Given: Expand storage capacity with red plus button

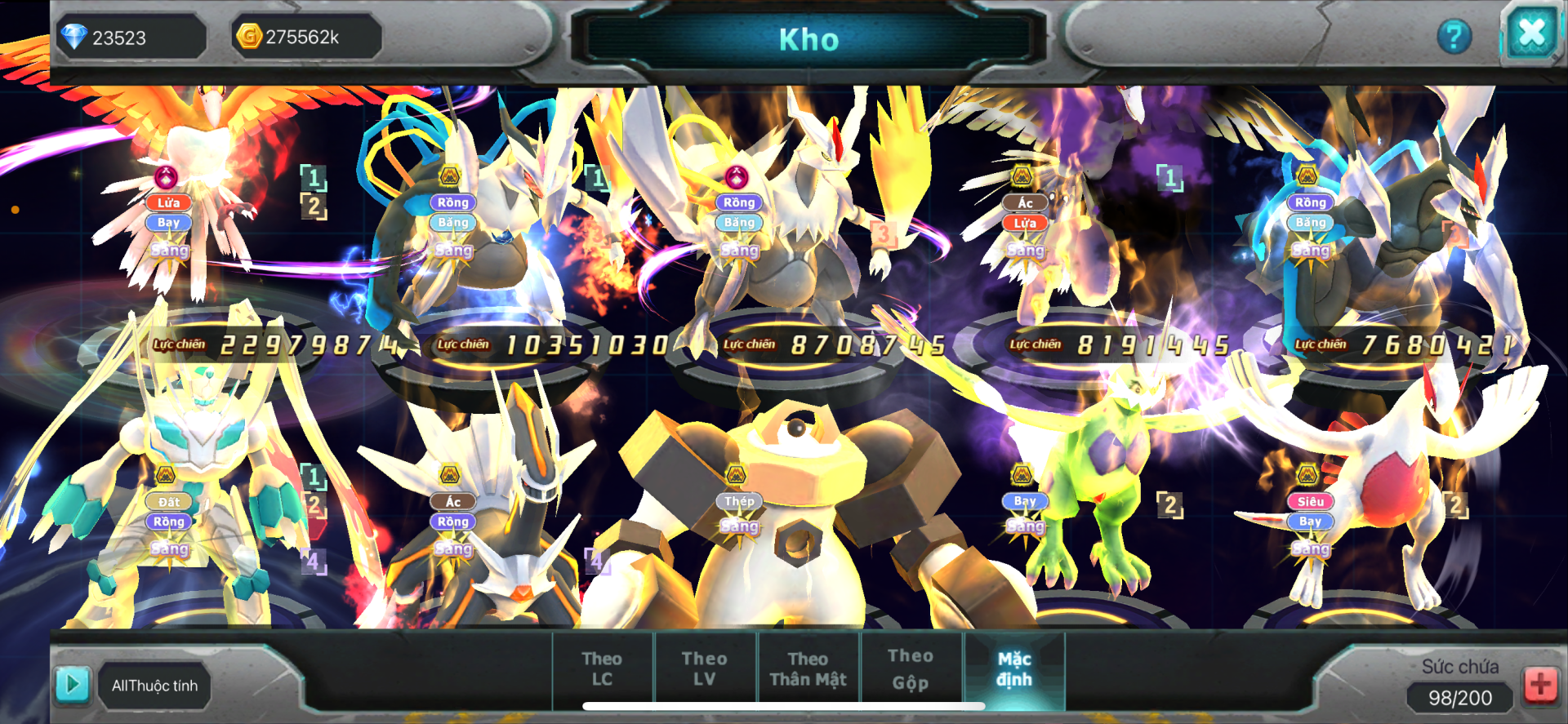Looking at the screenshot, I should [1540, 684].
